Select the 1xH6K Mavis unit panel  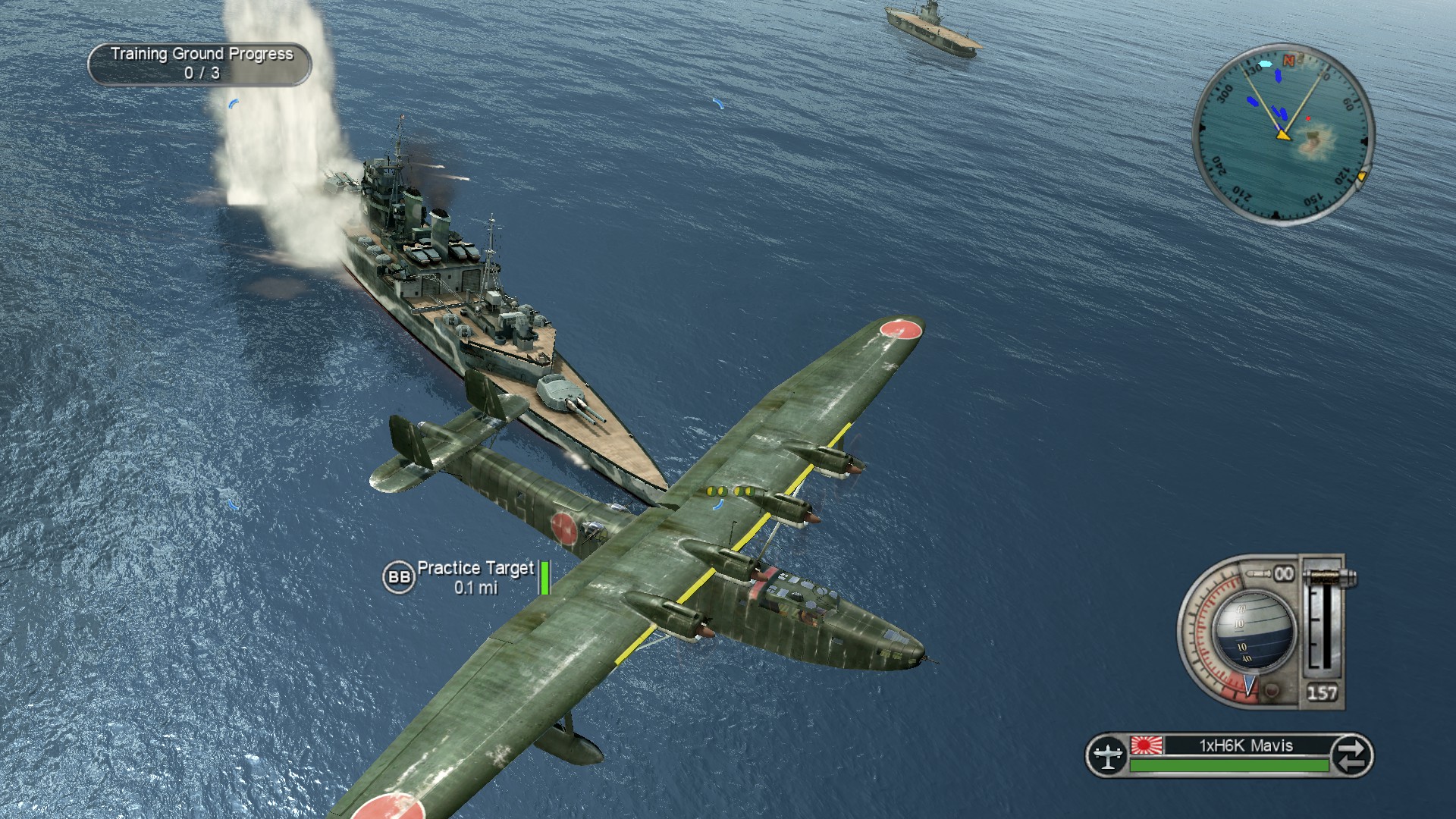[x=1245, y=746]
